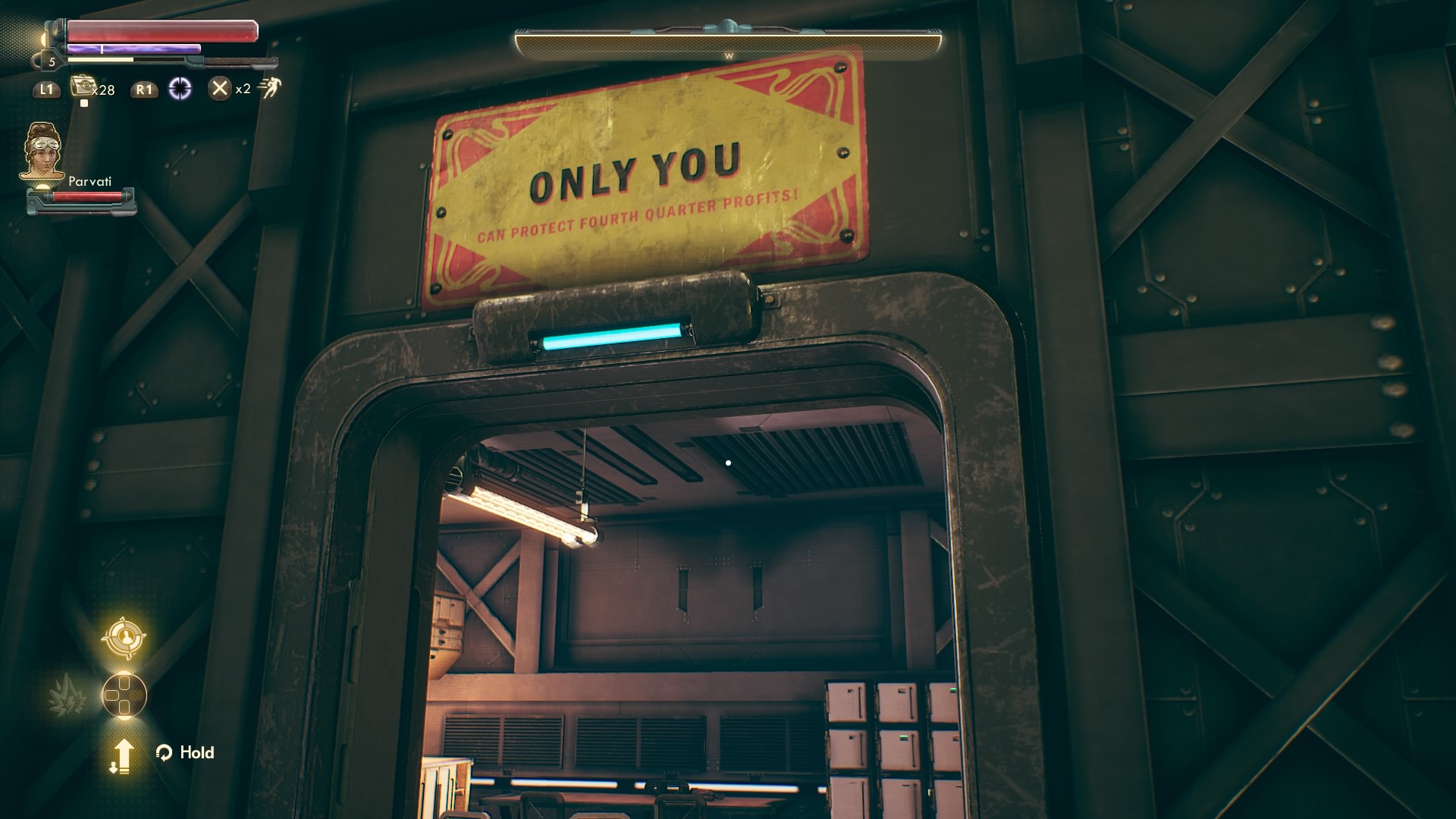
Task: Click the running figure dodge icon
Action: click(x=269, y=88)
